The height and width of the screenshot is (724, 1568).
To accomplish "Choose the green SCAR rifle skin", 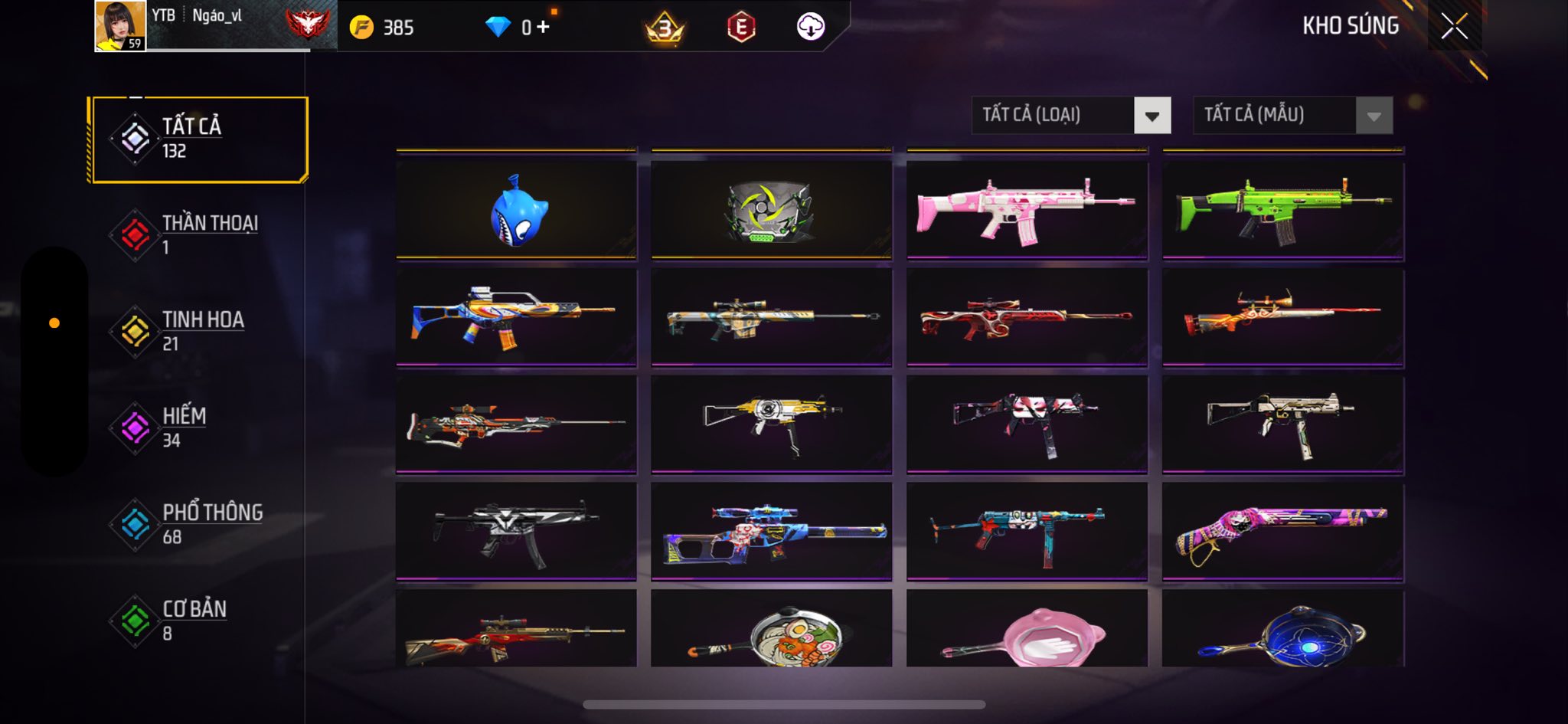I will click(1282, 209).
